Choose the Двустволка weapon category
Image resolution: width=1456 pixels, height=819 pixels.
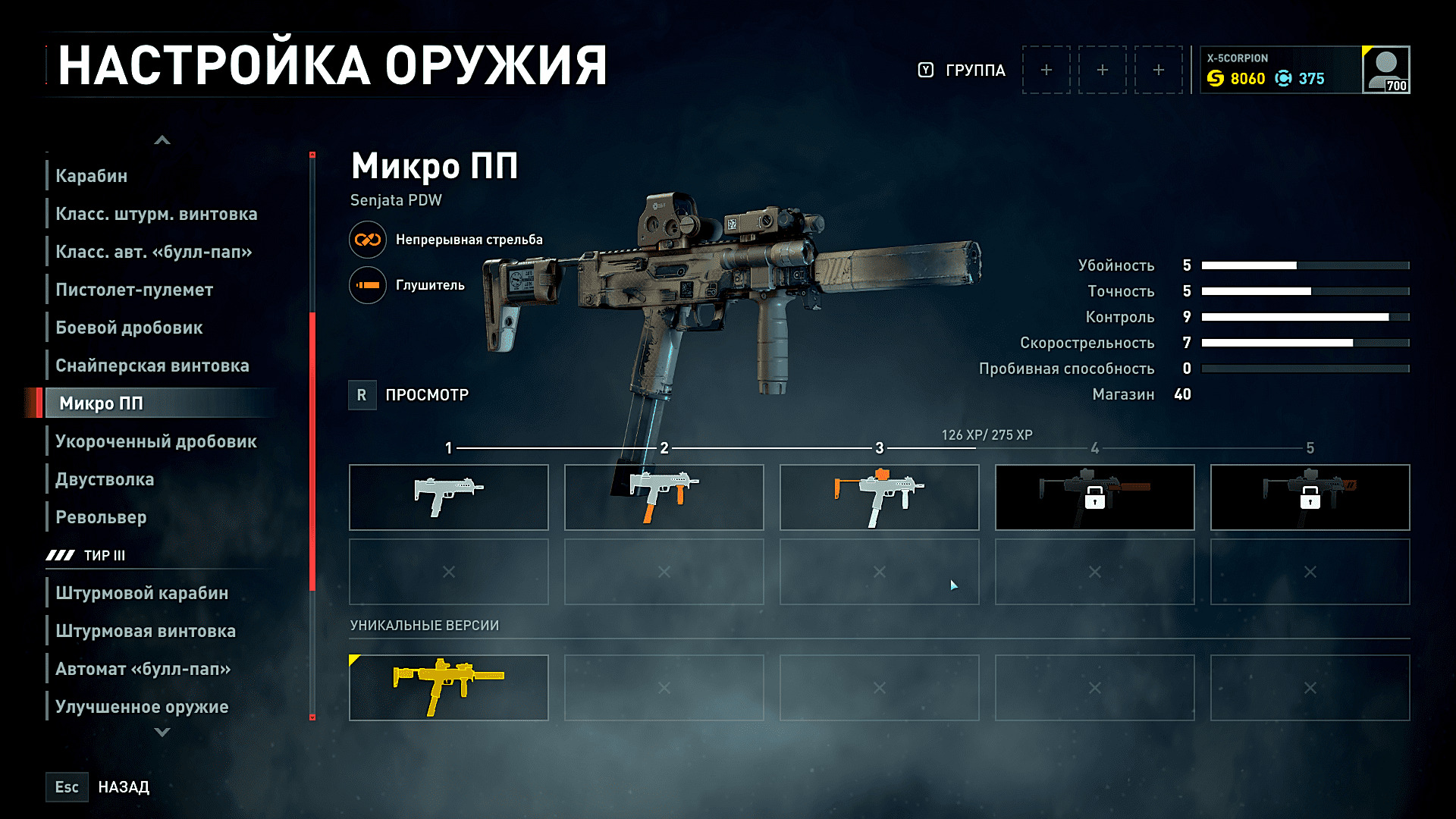105,479
